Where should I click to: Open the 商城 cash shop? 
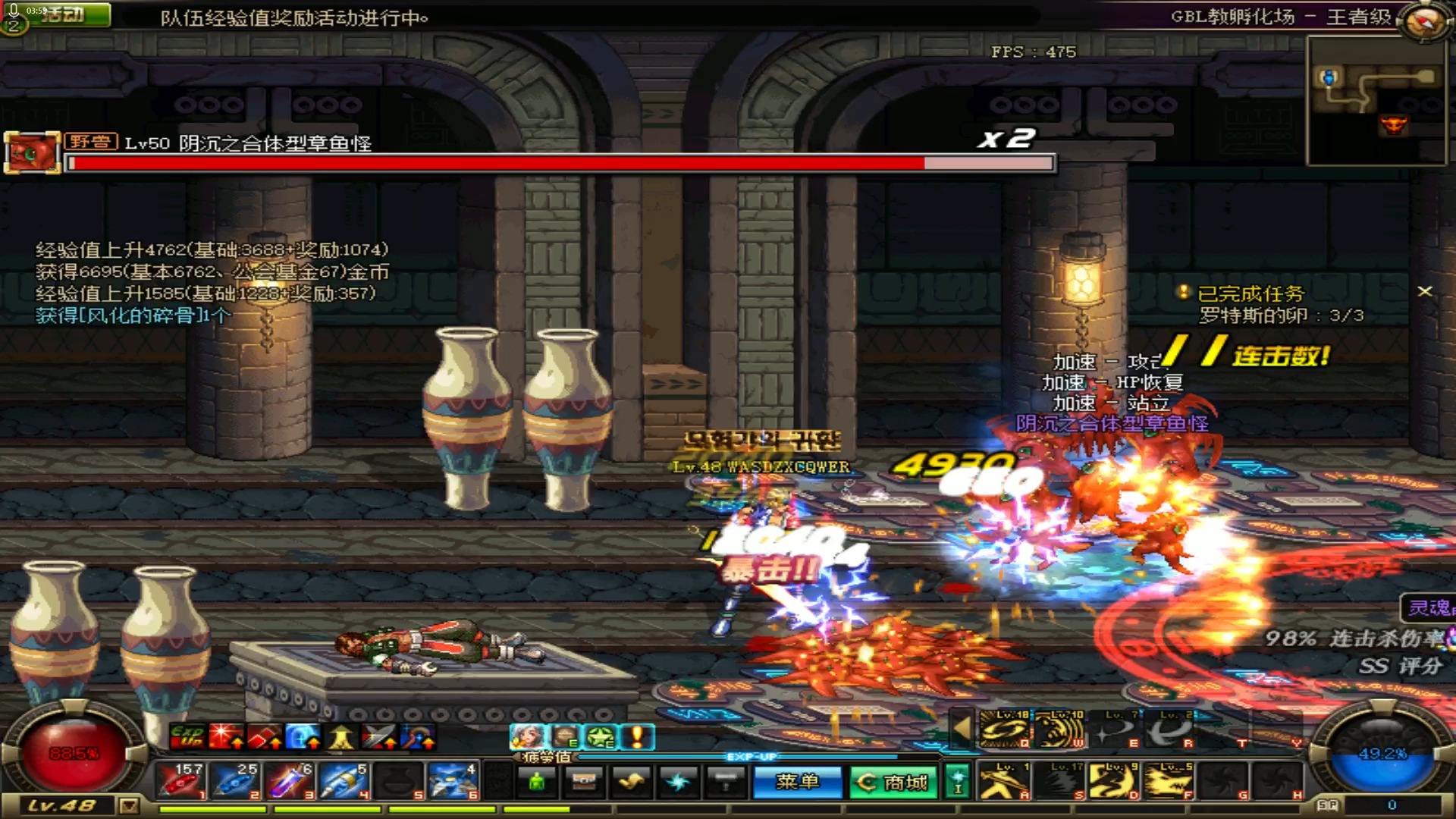pyautogui.click(x=893, y=782)
